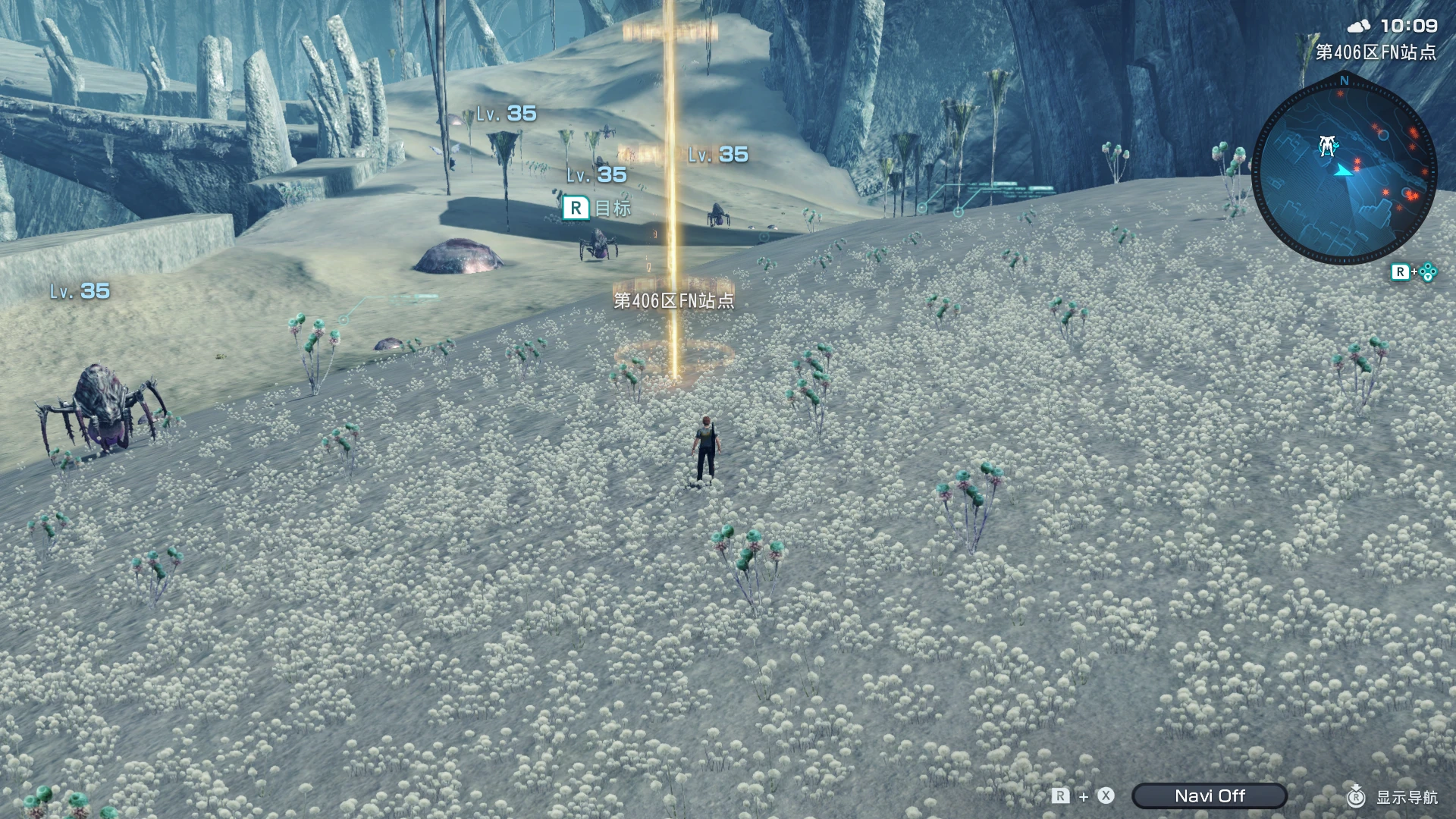This screenshot has height=819, width=1456.
Task: Select the 第406区FN站点 label above the beam
Action: [675, 300]
